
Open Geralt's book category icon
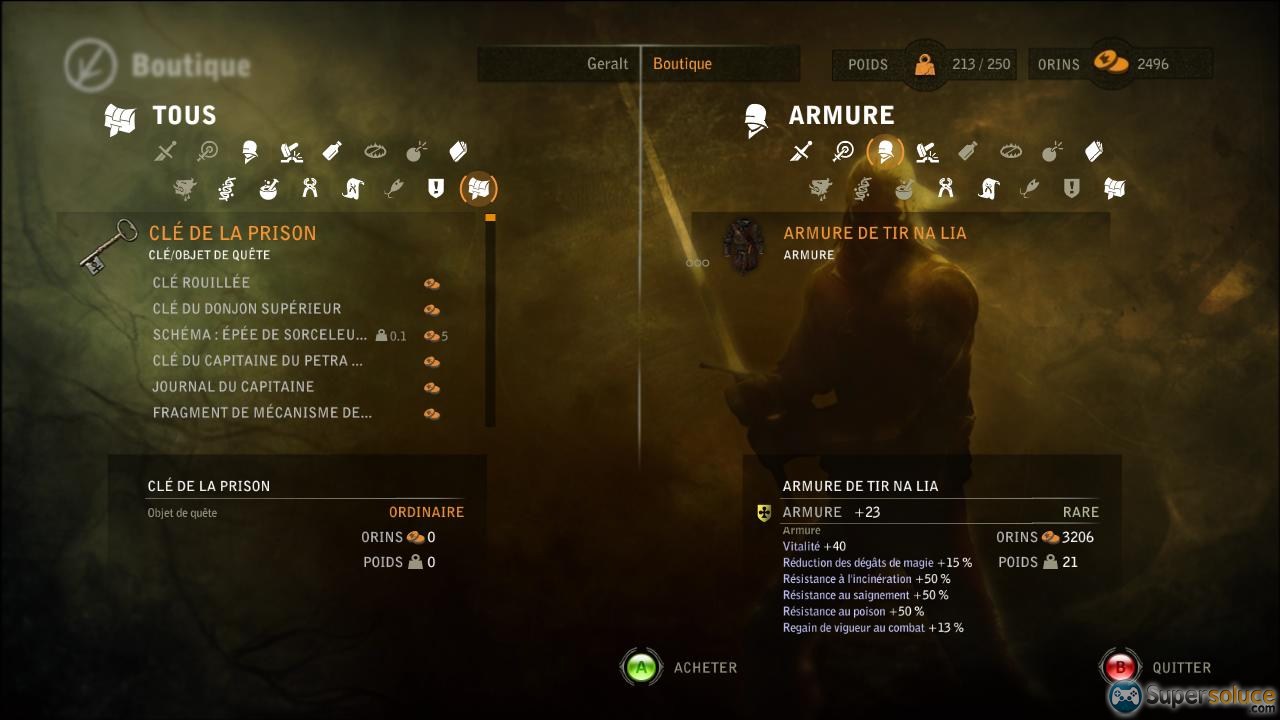click(458, 152)
